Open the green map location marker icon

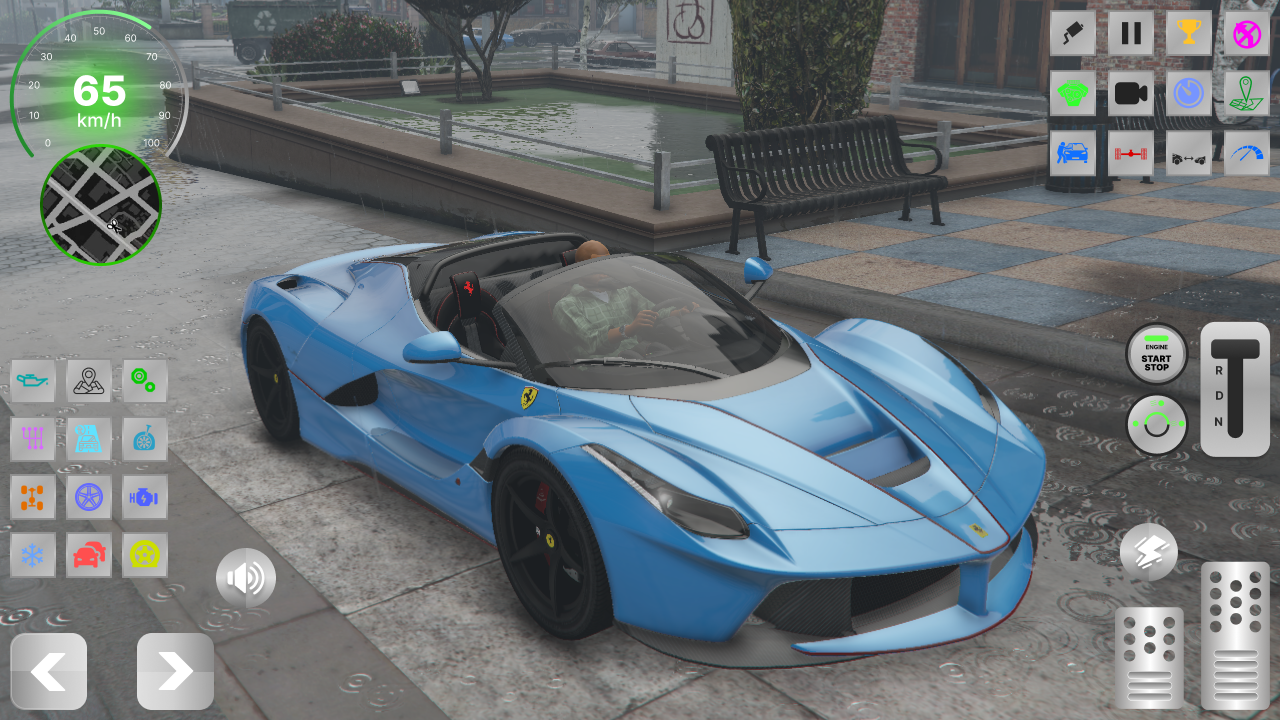[x=1246, y=93]
